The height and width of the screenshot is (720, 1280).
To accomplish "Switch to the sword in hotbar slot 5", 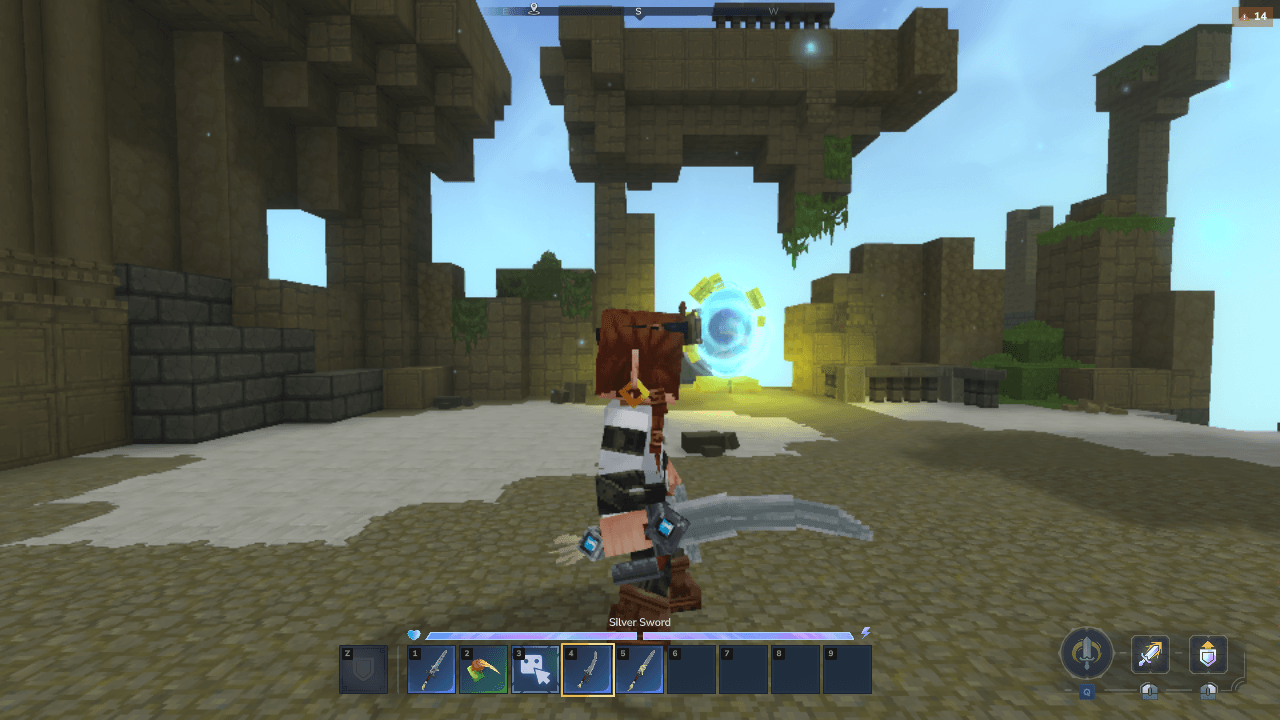I will pos(640,670).
